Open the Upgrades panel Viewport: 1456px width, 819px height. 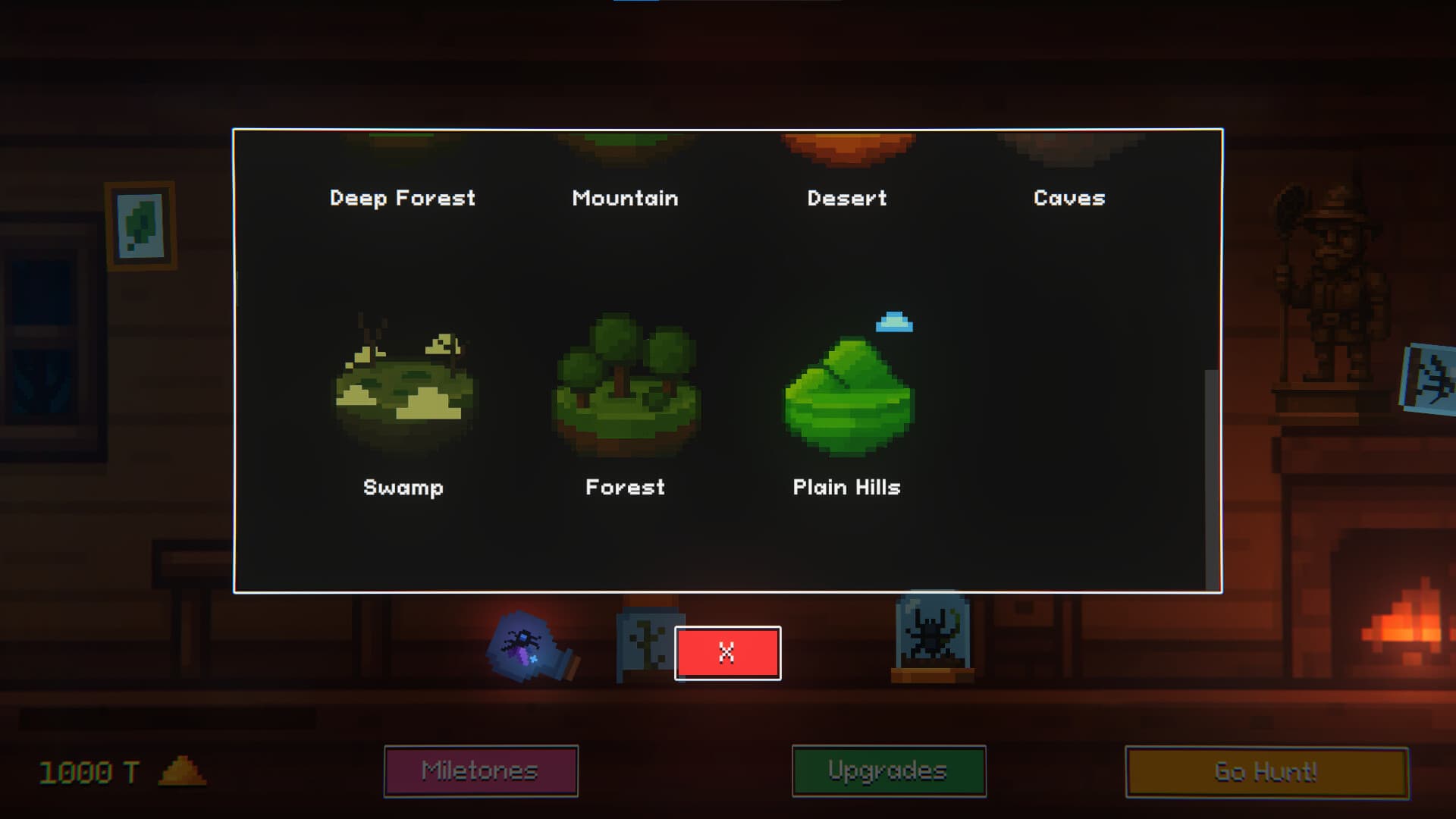pos(888,770)
